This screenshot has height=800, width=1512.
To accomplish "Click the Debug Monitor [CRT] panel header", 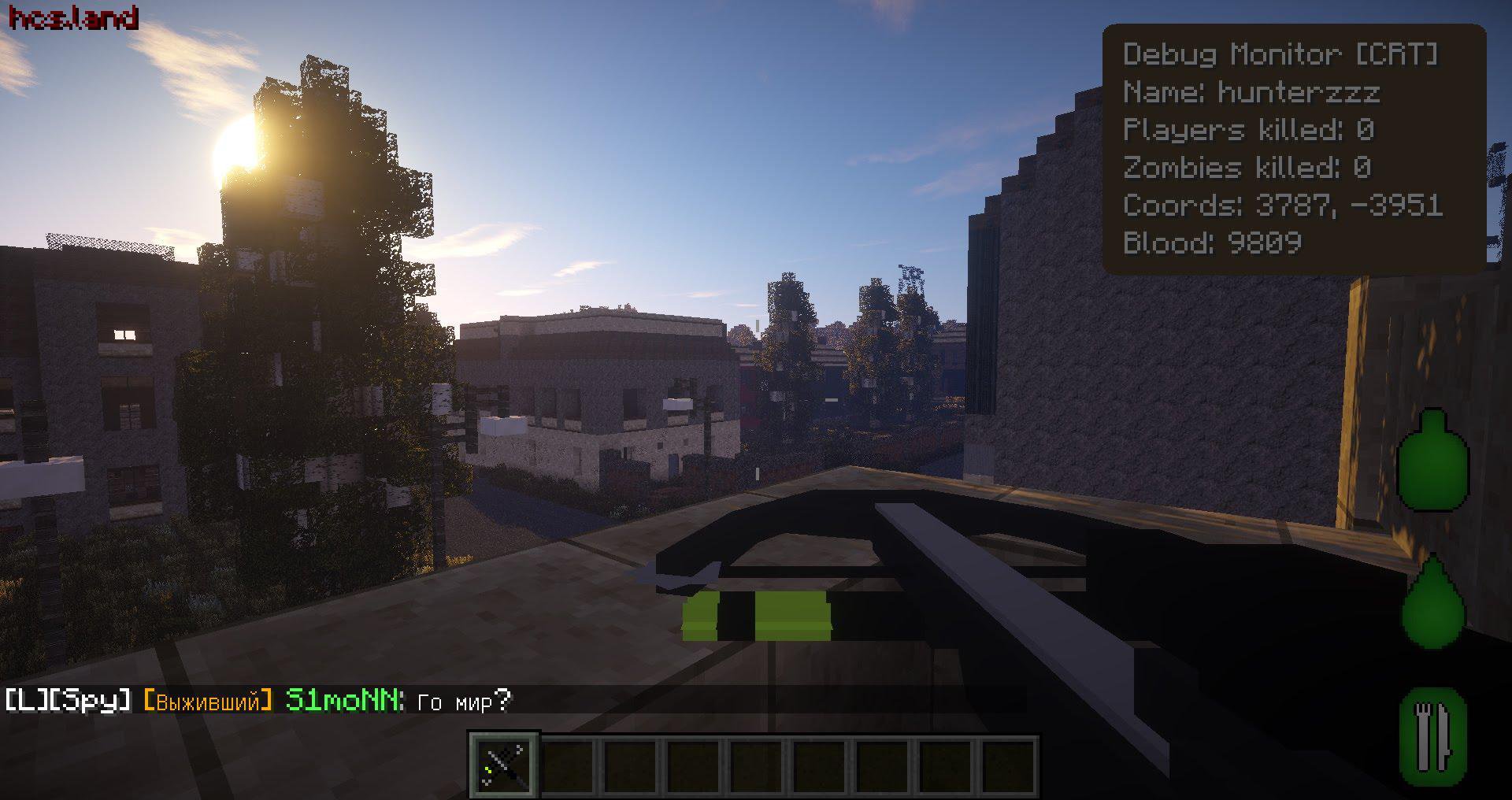I will point(1282,54).
